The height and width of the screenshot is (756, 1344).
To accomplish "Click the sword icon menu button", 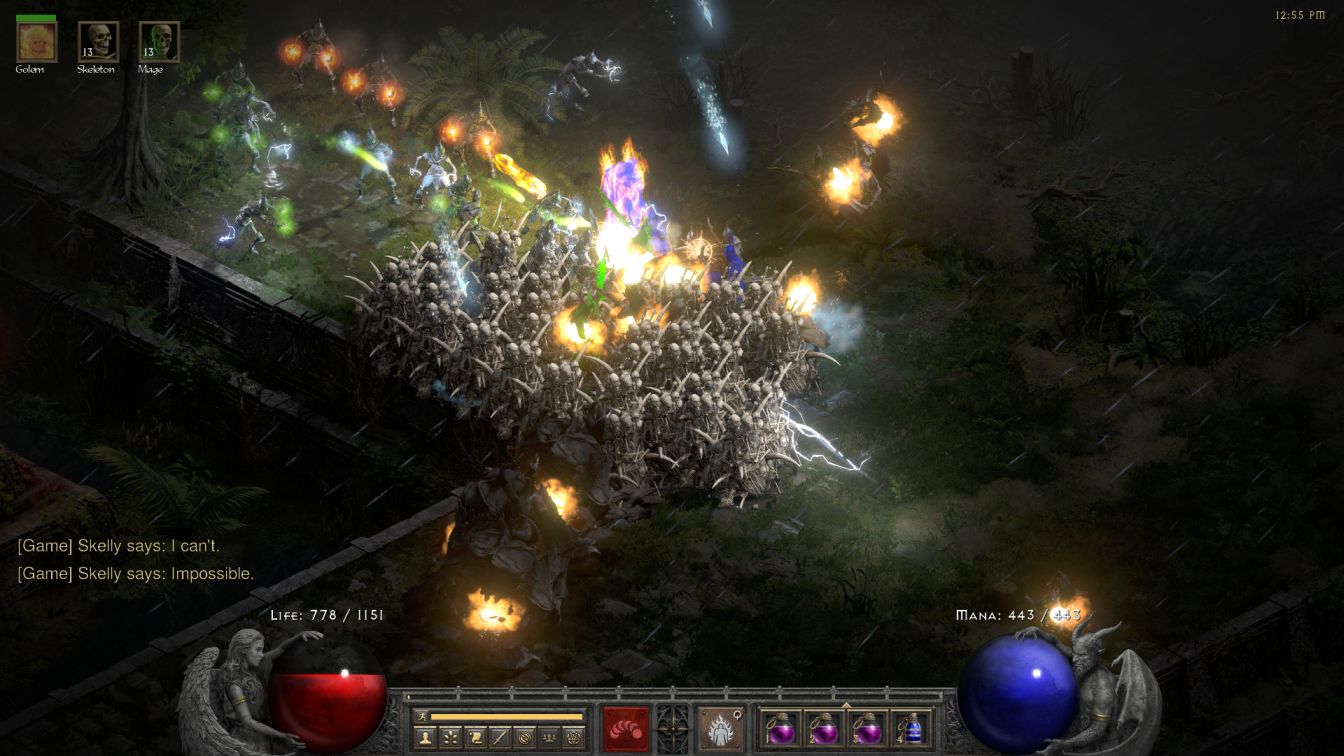I will (499, 737).
